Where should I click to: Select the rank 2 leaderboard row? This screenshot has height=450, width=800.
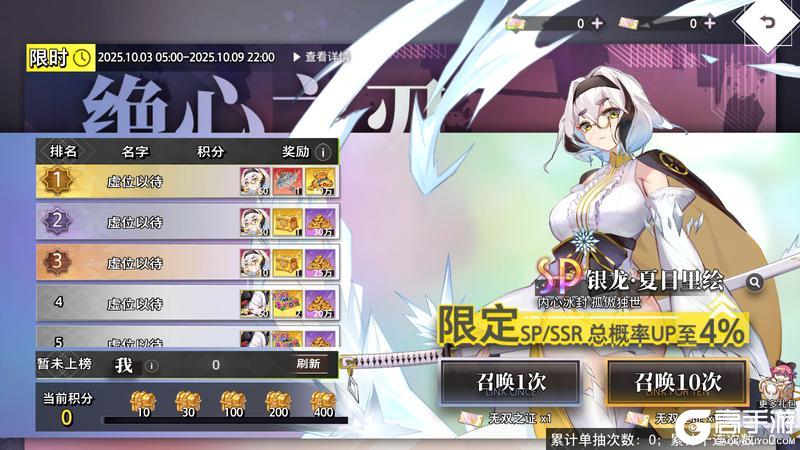(187, 222)
